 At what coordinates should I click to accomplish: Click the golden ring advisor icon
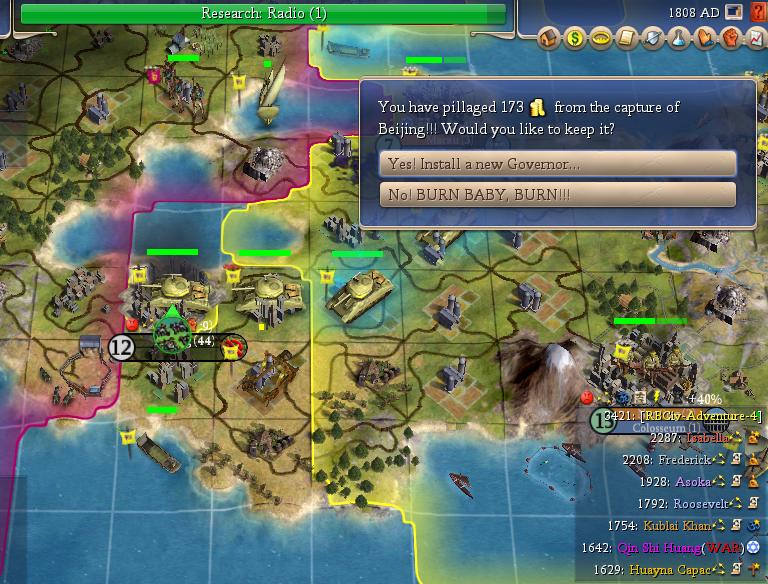coord(600,39)
